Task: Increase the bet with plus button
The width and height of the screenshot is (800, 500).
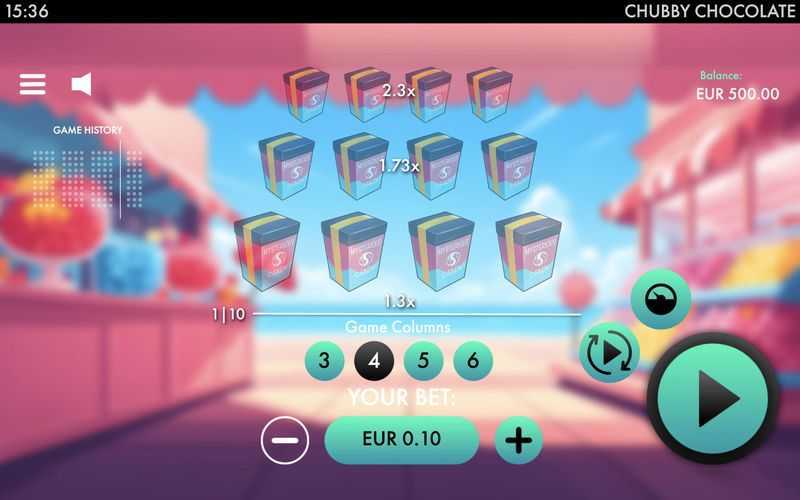Action: [518, 440]
